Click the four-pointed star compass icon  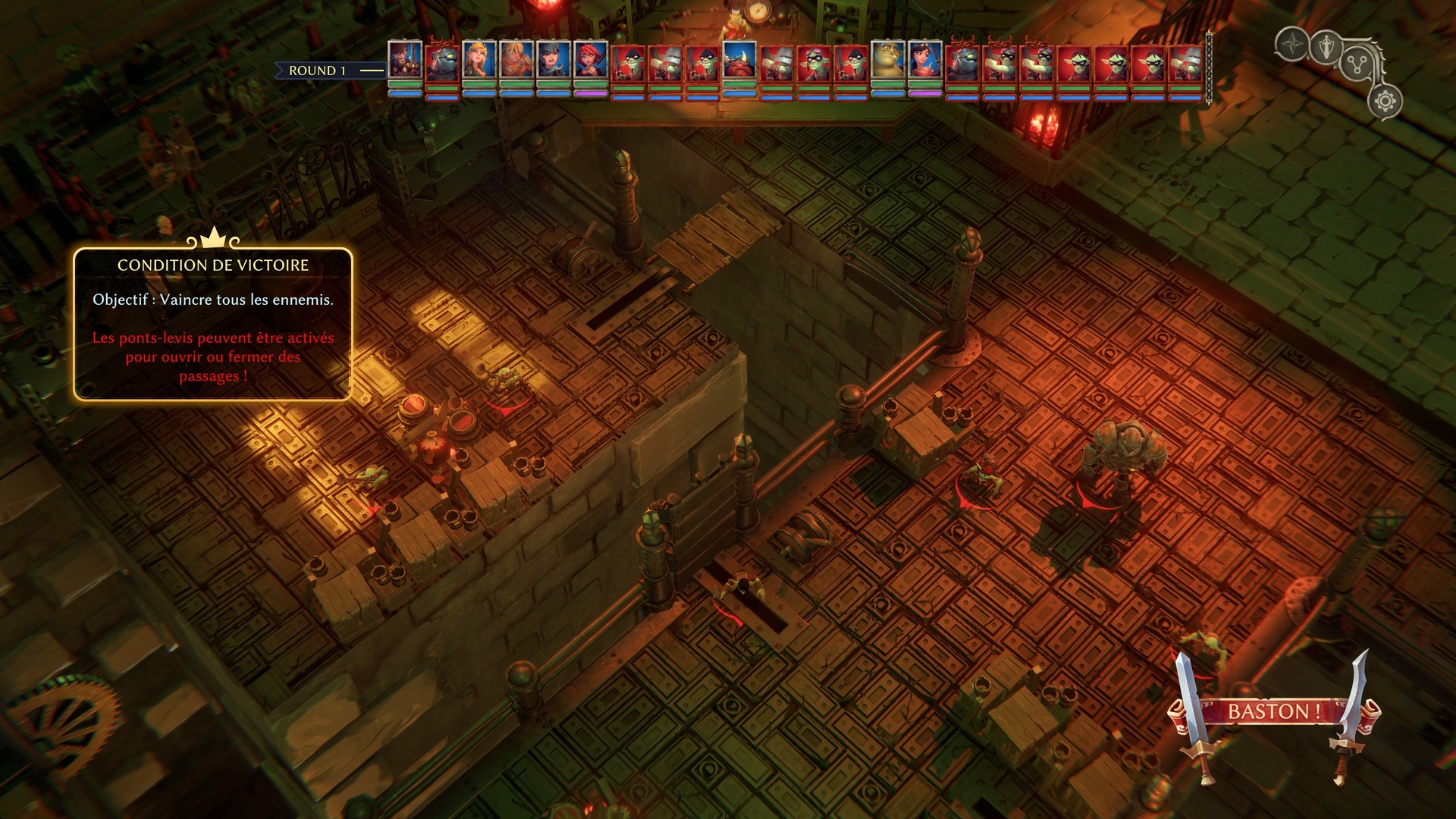click(x=1291, y=45)
